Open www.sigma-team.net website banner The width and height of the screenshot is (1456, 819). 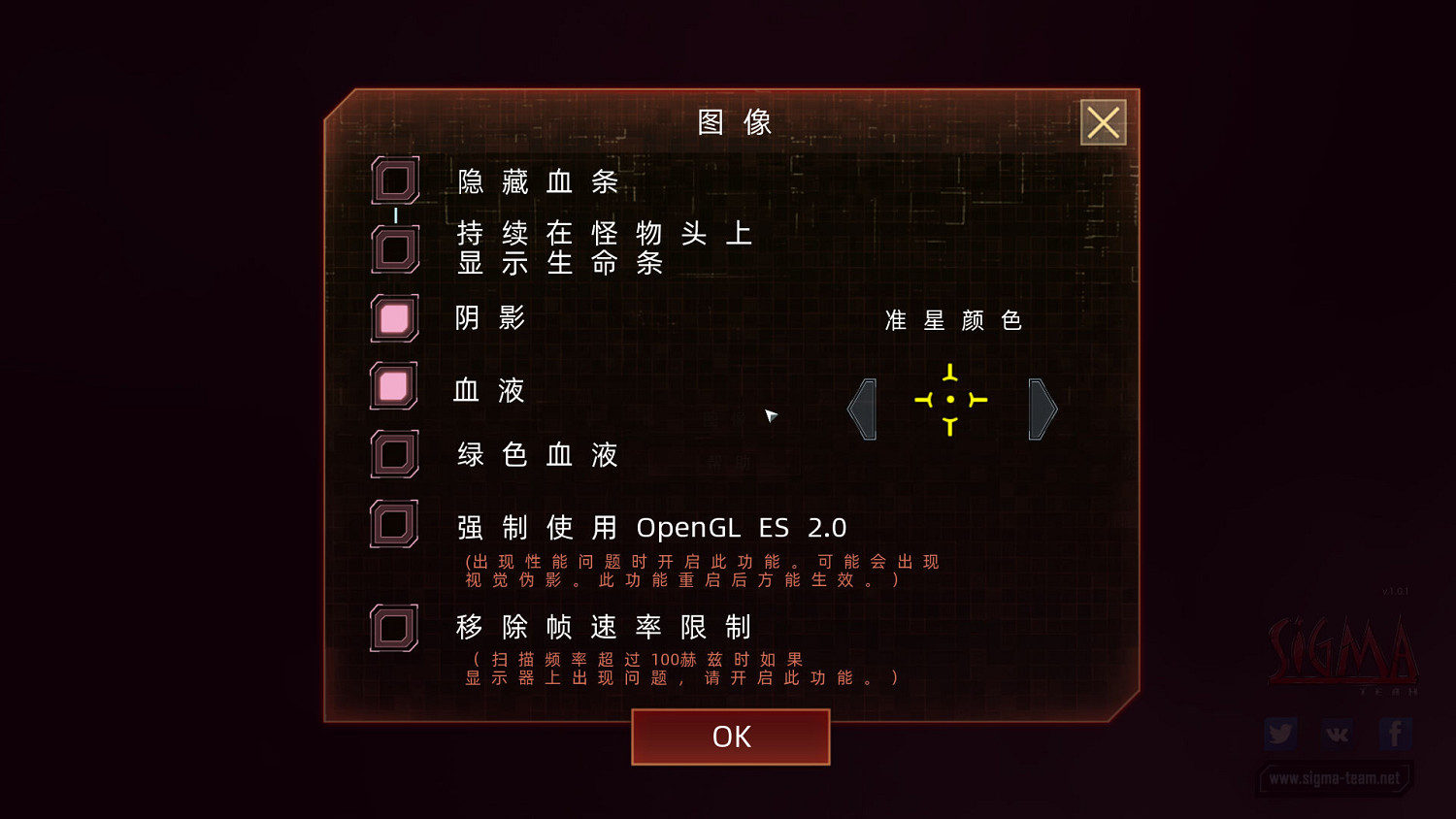click(1336, 778)
